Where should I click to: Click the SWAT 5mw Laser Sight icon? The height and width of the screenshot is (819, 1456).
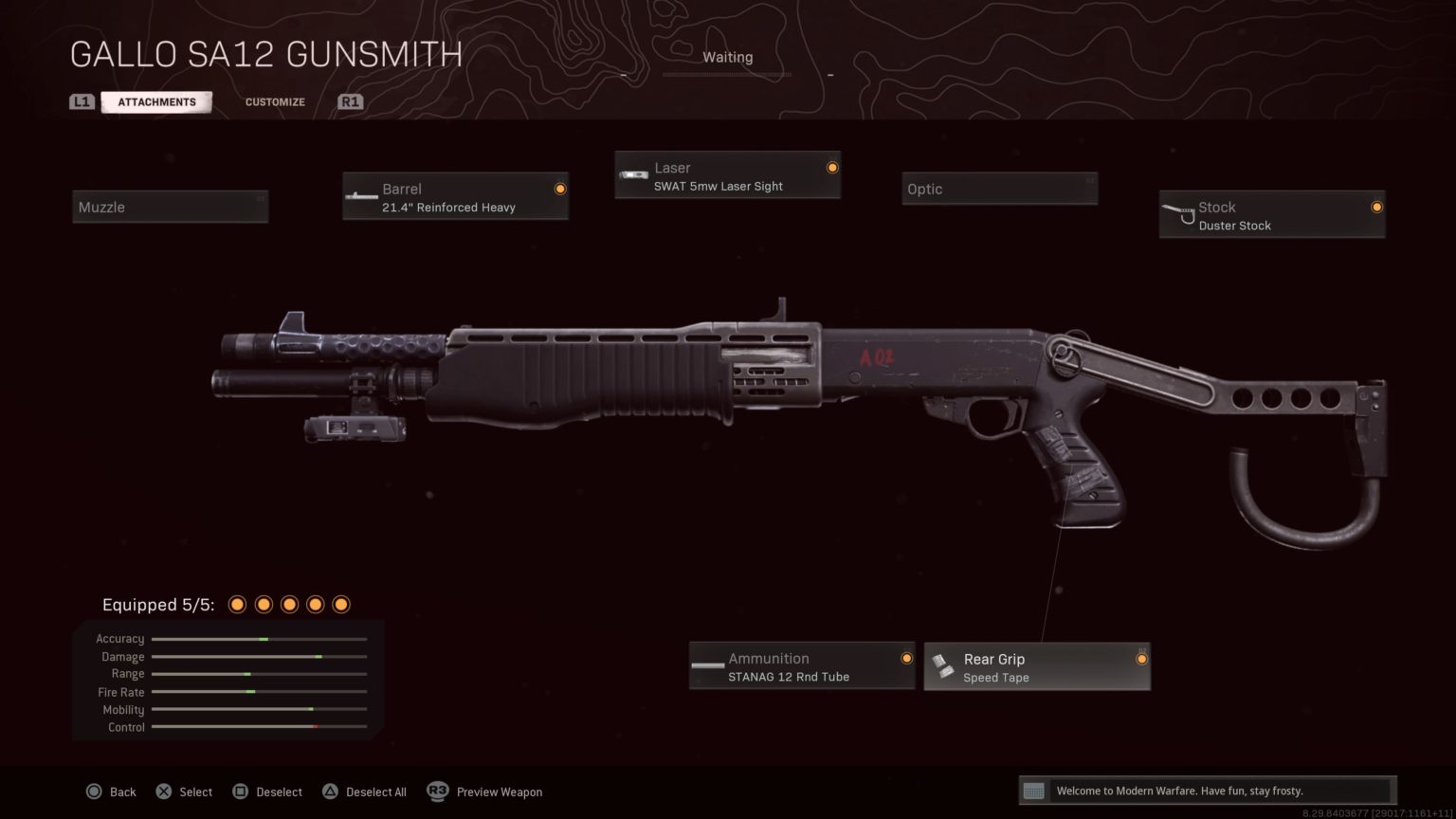[x=633, y=175]
